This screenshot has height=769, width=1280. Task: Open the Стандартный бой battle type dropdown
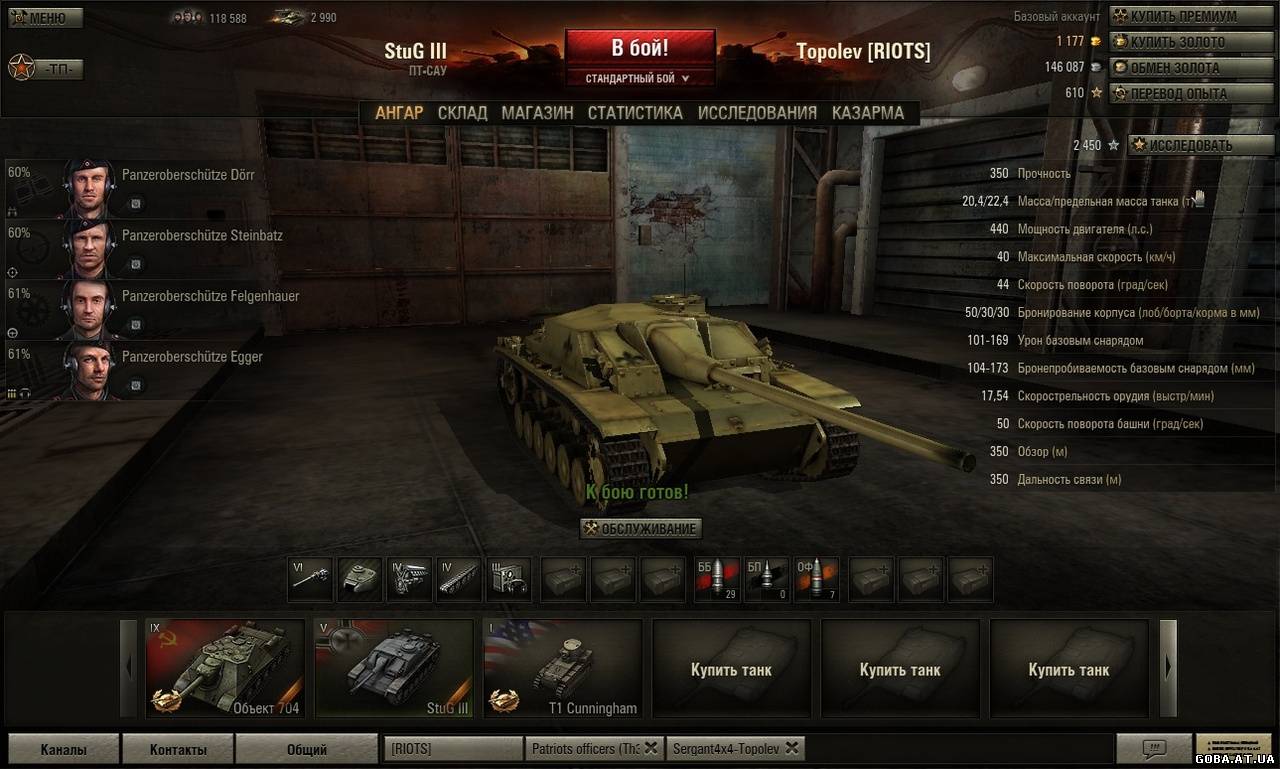pos(640,78)
